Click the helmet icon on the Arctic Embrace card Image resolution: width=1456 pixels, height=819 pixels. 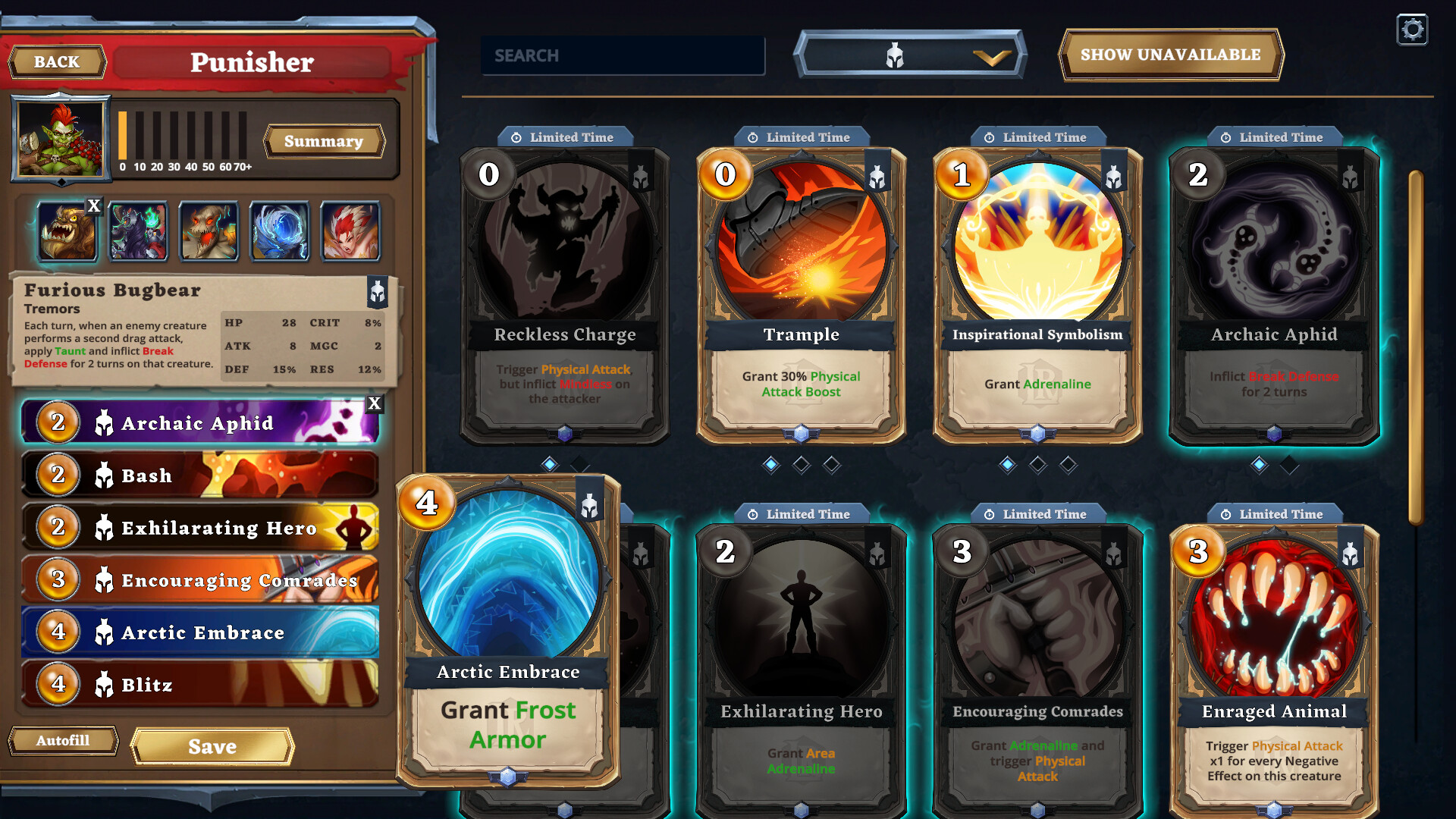click(x=589, y=507)
